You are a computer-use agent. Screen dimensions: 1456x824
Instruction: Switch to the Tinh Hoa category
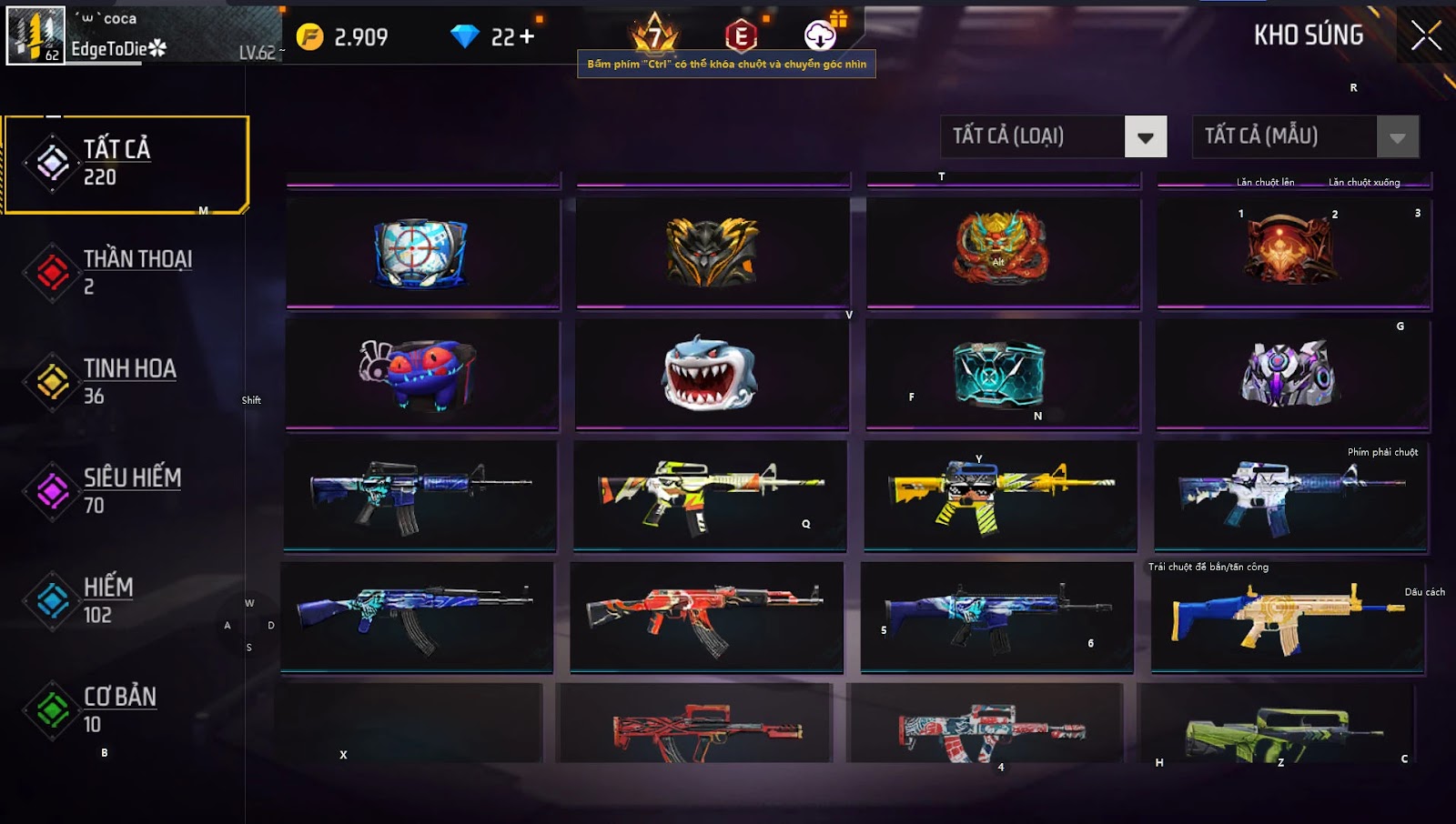click(x=126, y=381)
